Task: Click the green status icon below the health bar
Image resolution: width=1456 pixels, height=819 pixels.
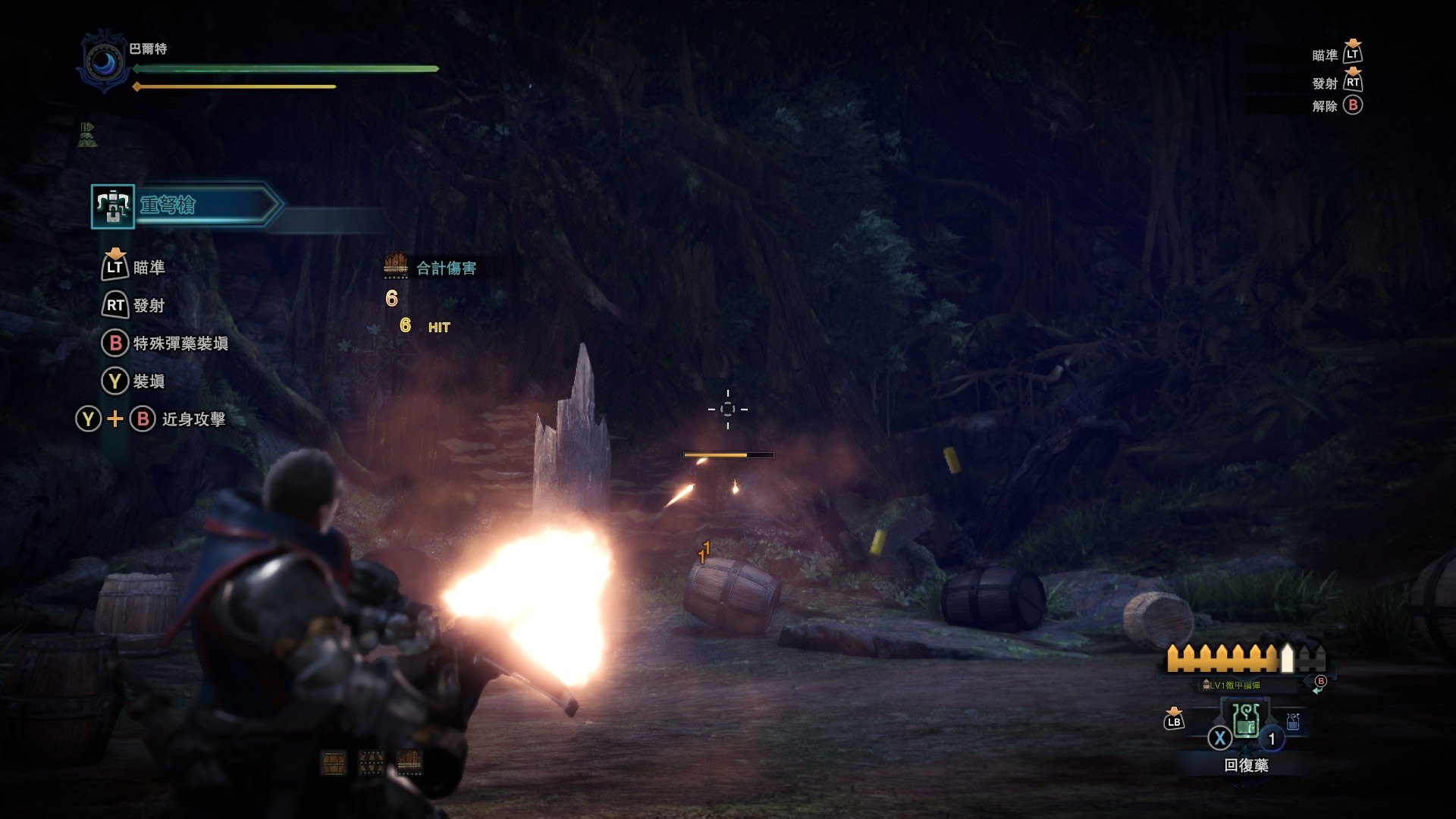Action: click(87, 135)
